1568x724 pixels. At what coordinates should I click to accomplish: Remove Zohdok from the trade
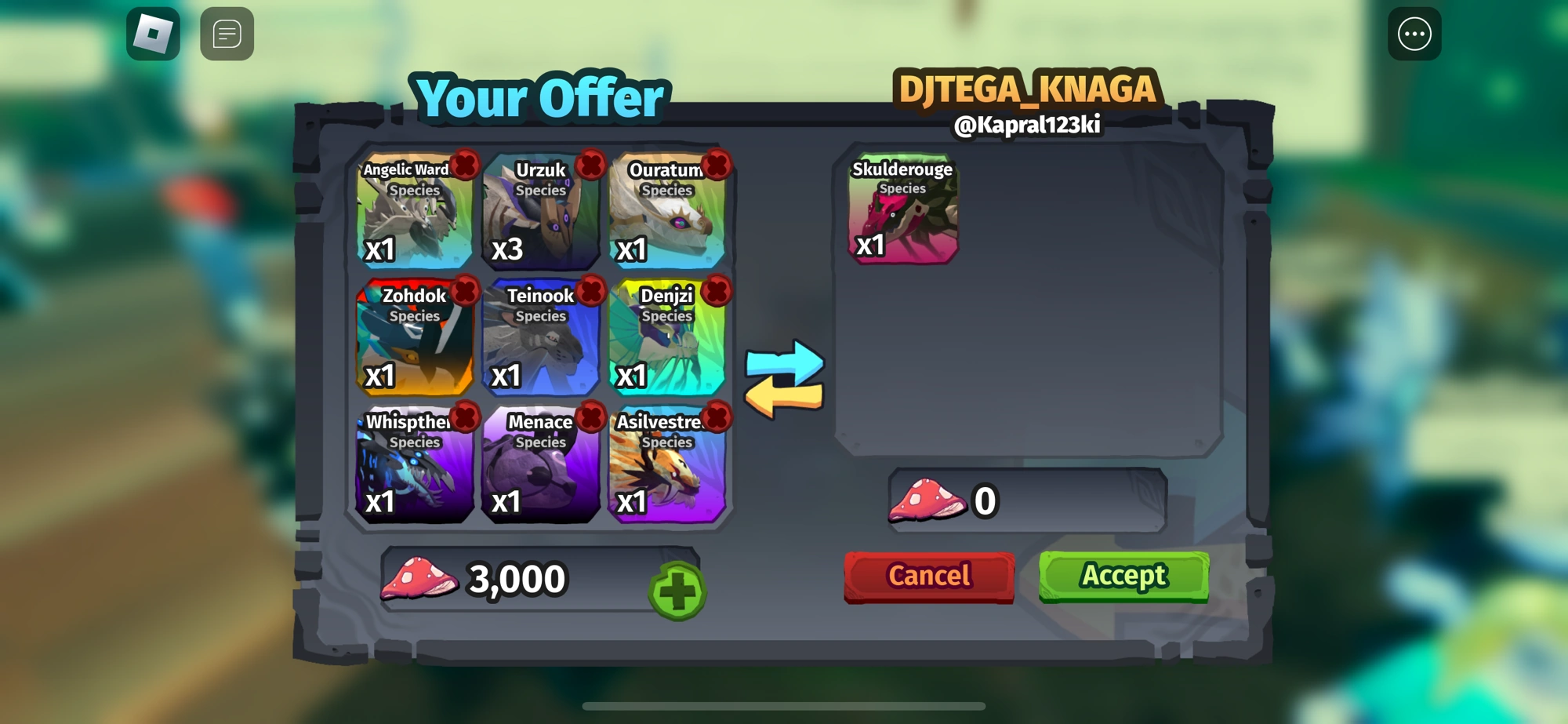tap(463, 291)
